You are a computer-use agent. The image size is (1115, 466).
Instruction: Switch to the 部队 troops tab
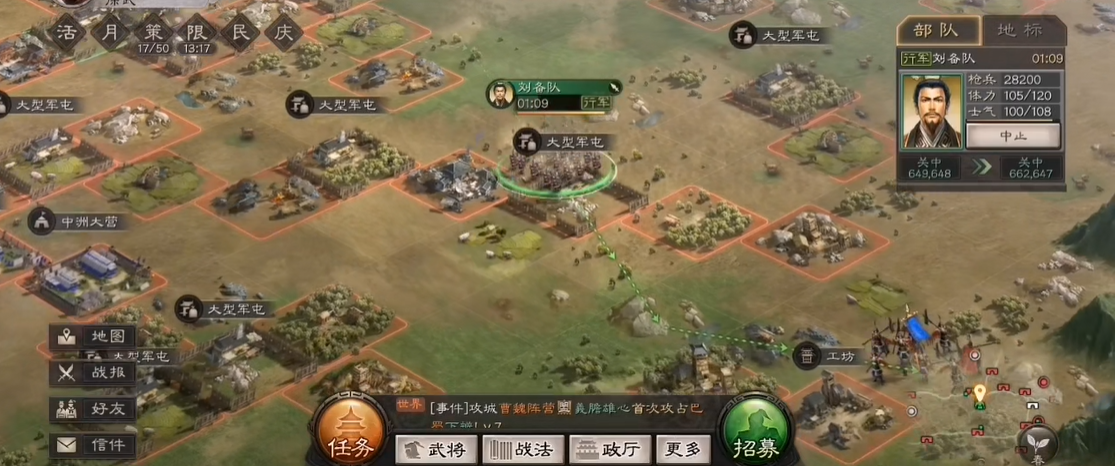(x=933, y=30)
